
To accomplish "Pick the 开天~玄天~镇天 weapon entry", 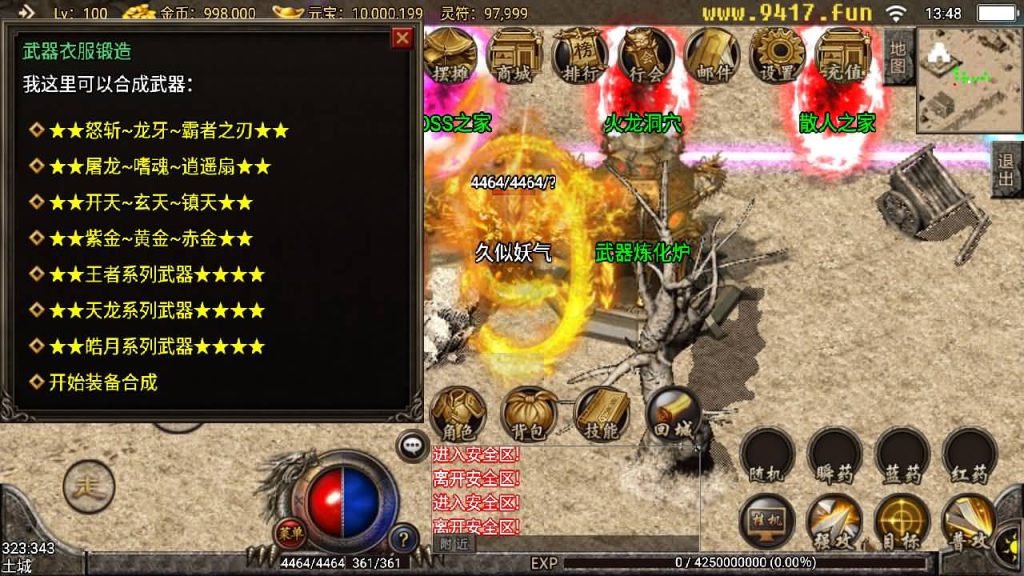I will 142,202.
